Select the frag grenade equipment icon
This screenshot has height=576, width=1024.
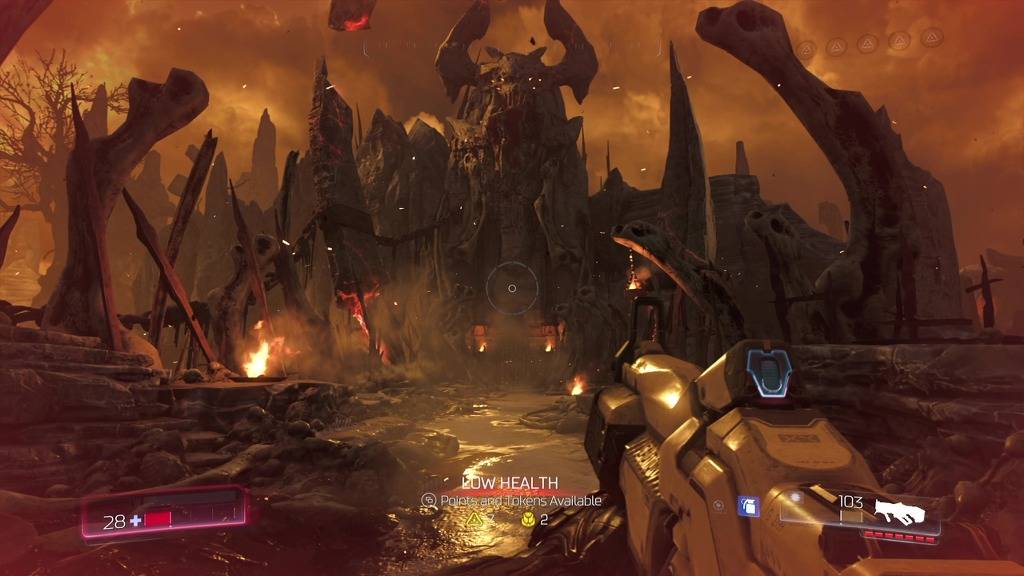(749, 507)
